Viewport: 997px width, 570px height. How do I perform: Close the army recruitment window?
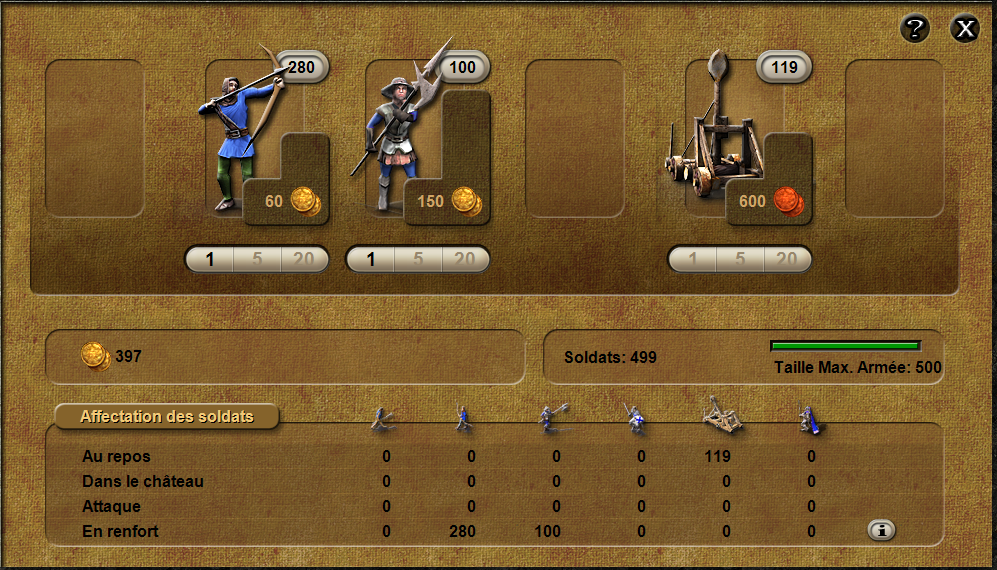pos(965,29)
